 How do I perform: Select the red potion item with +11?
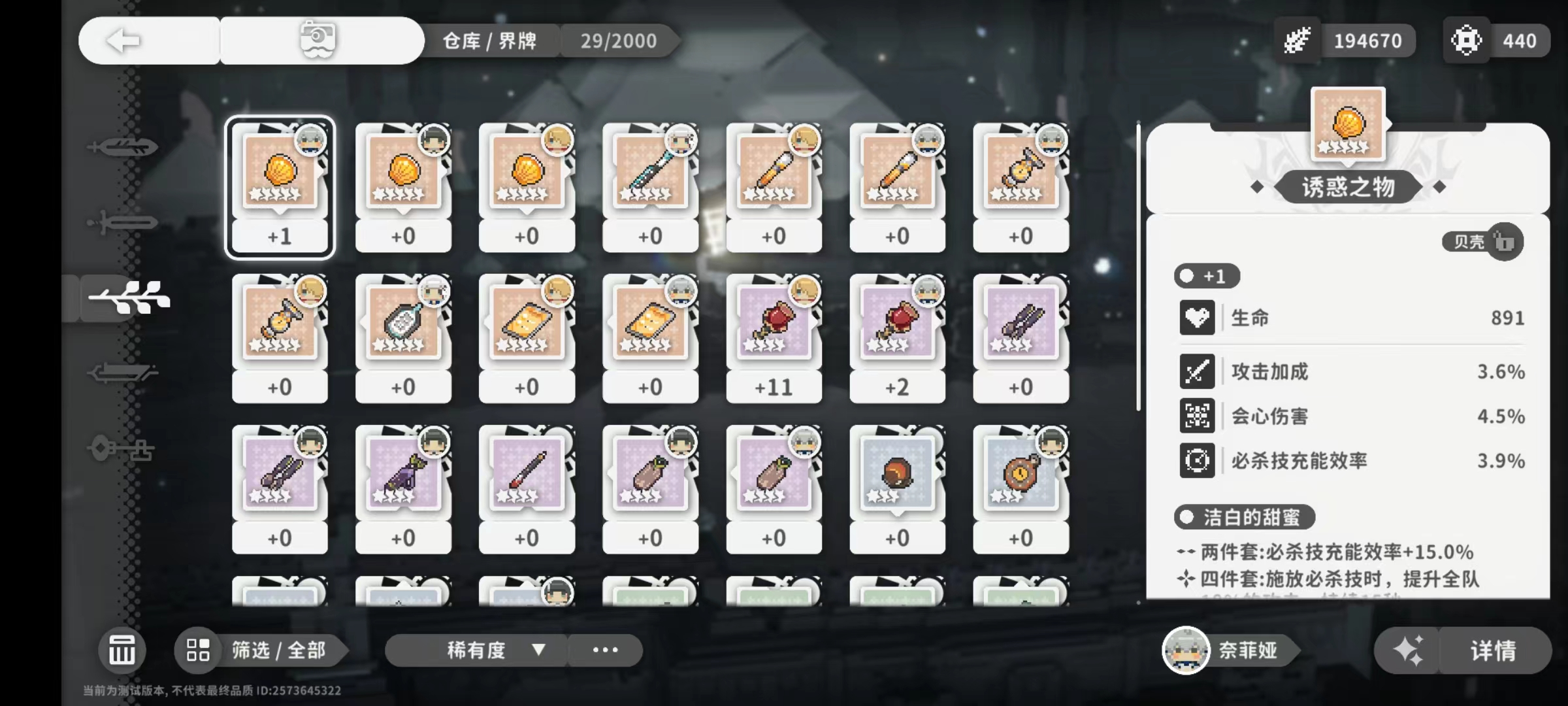tap(774, 337)
